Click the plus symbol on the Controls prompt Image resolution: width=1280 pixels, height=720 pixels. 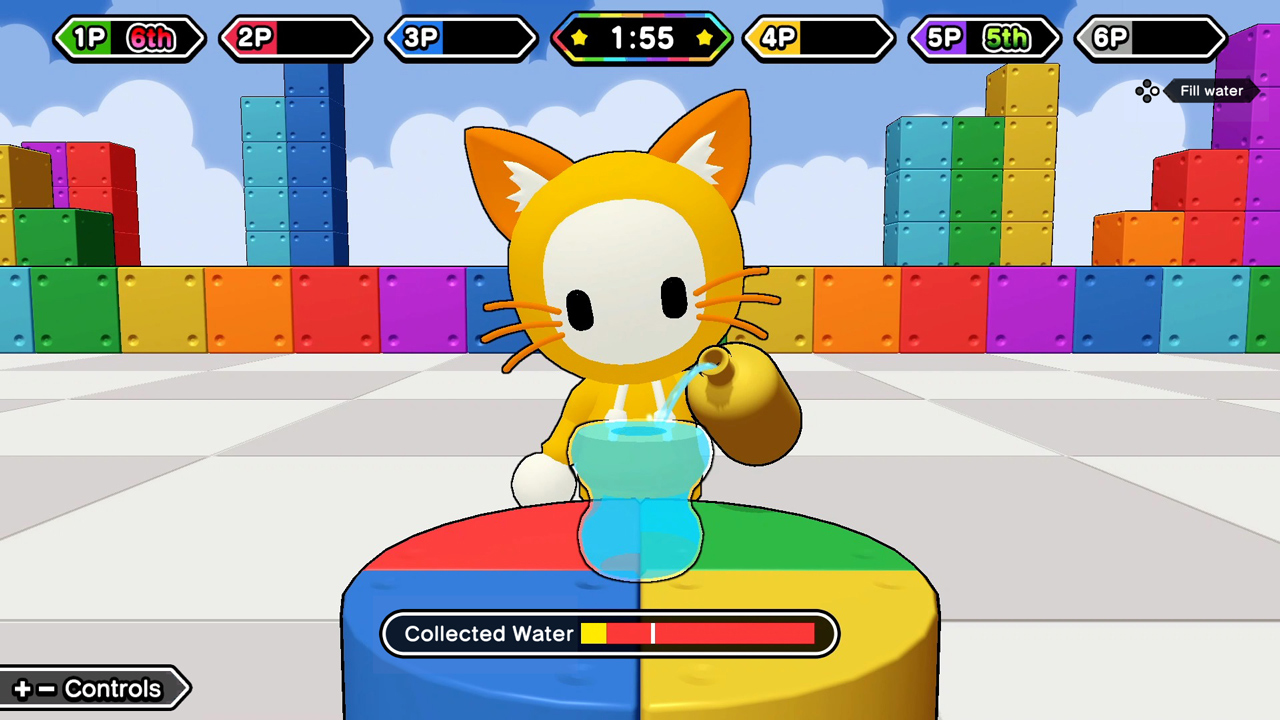point(22,688)
